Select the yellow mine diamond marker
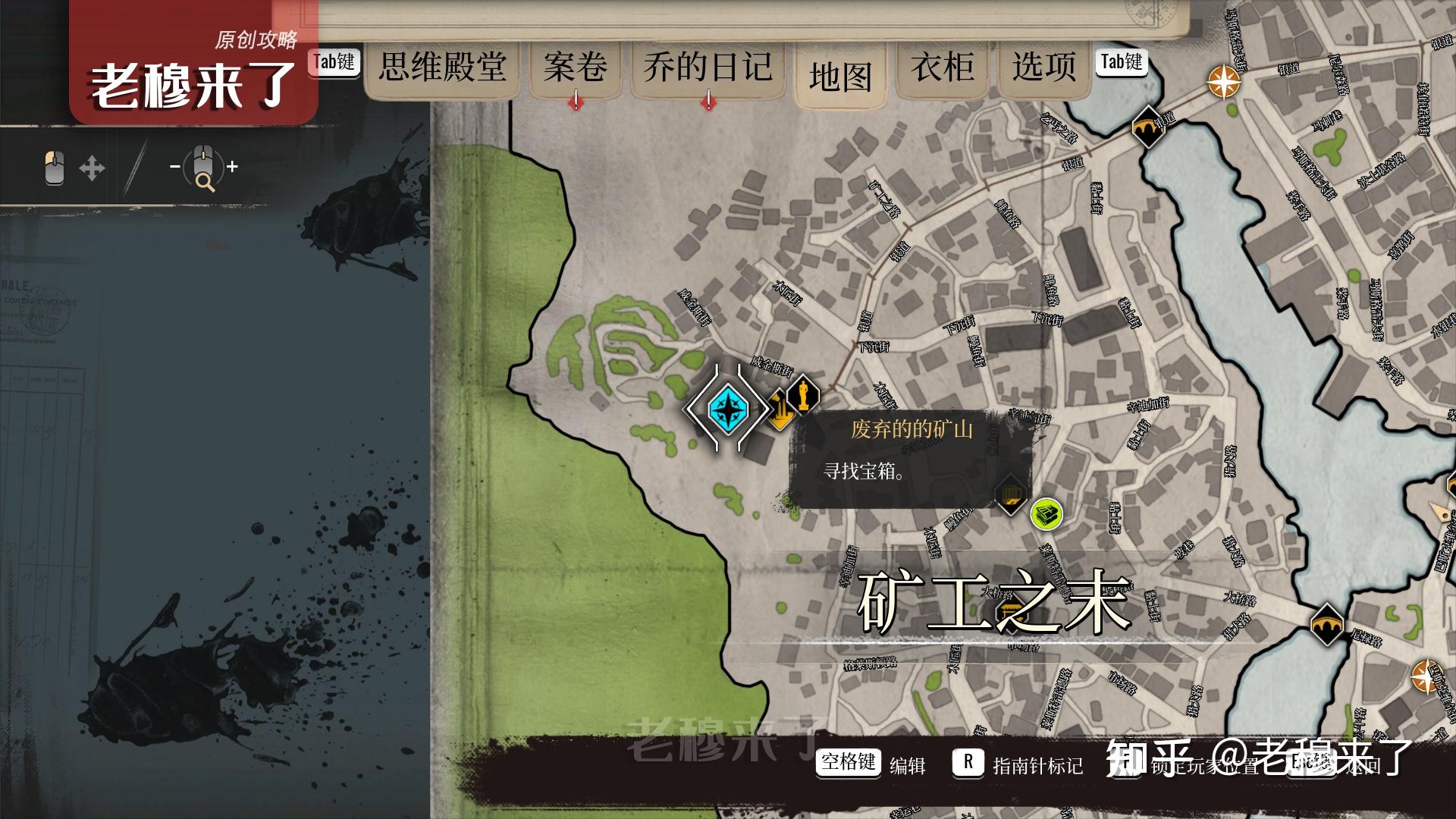Viewport: 1456px width, 819px height. pos(779,410)
